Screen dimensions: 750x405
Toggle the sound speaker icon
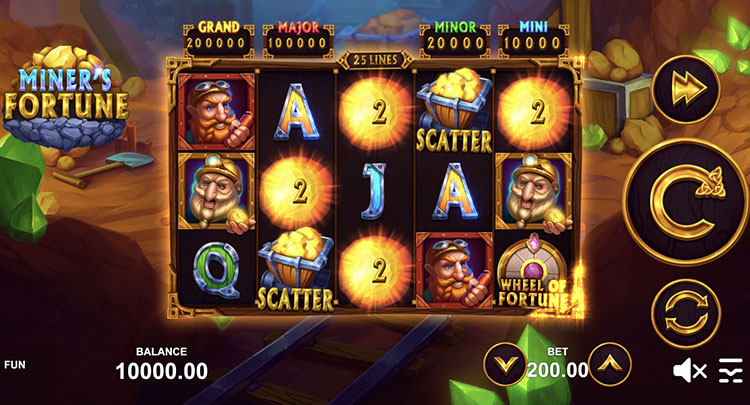(689, 371)
